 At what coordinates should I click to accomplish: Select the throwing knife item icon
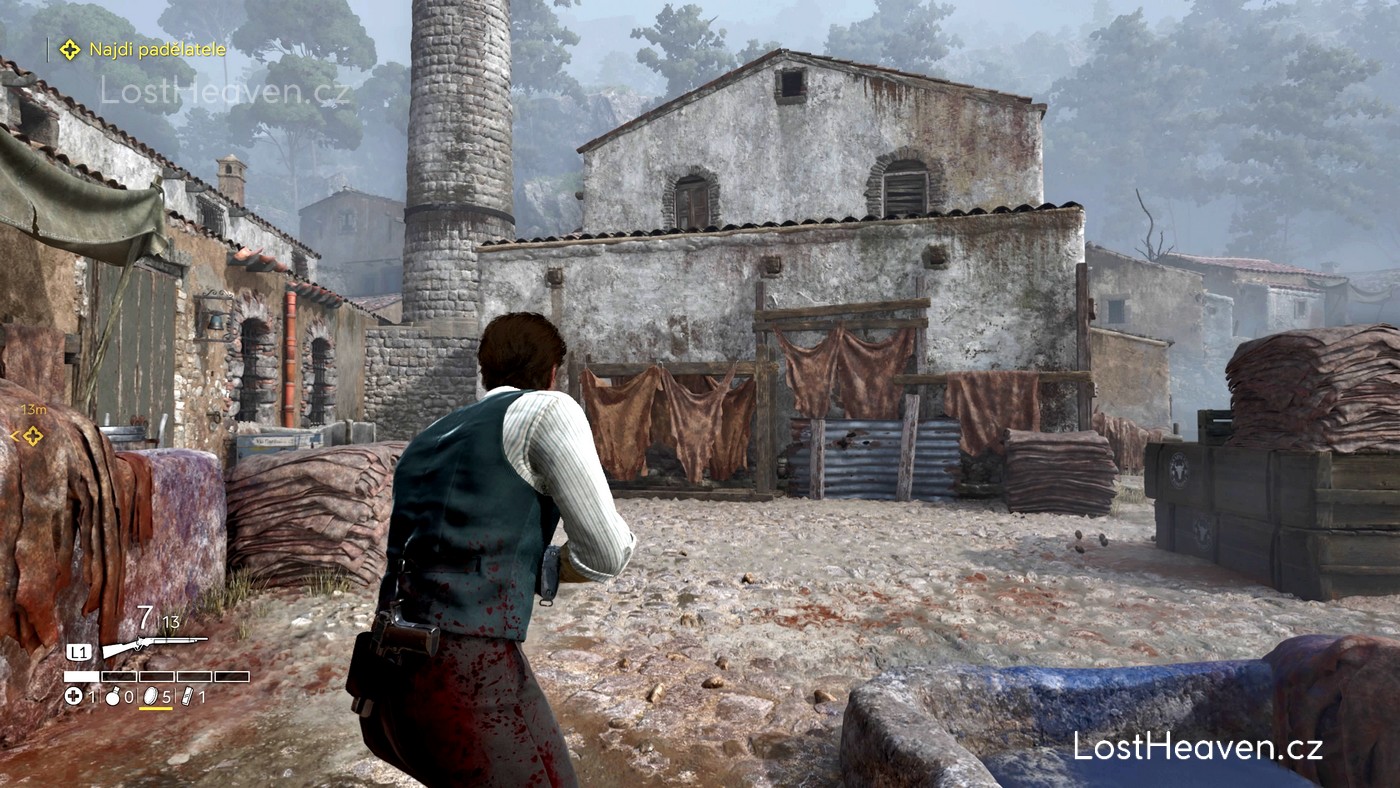click(x=186, y=696)
